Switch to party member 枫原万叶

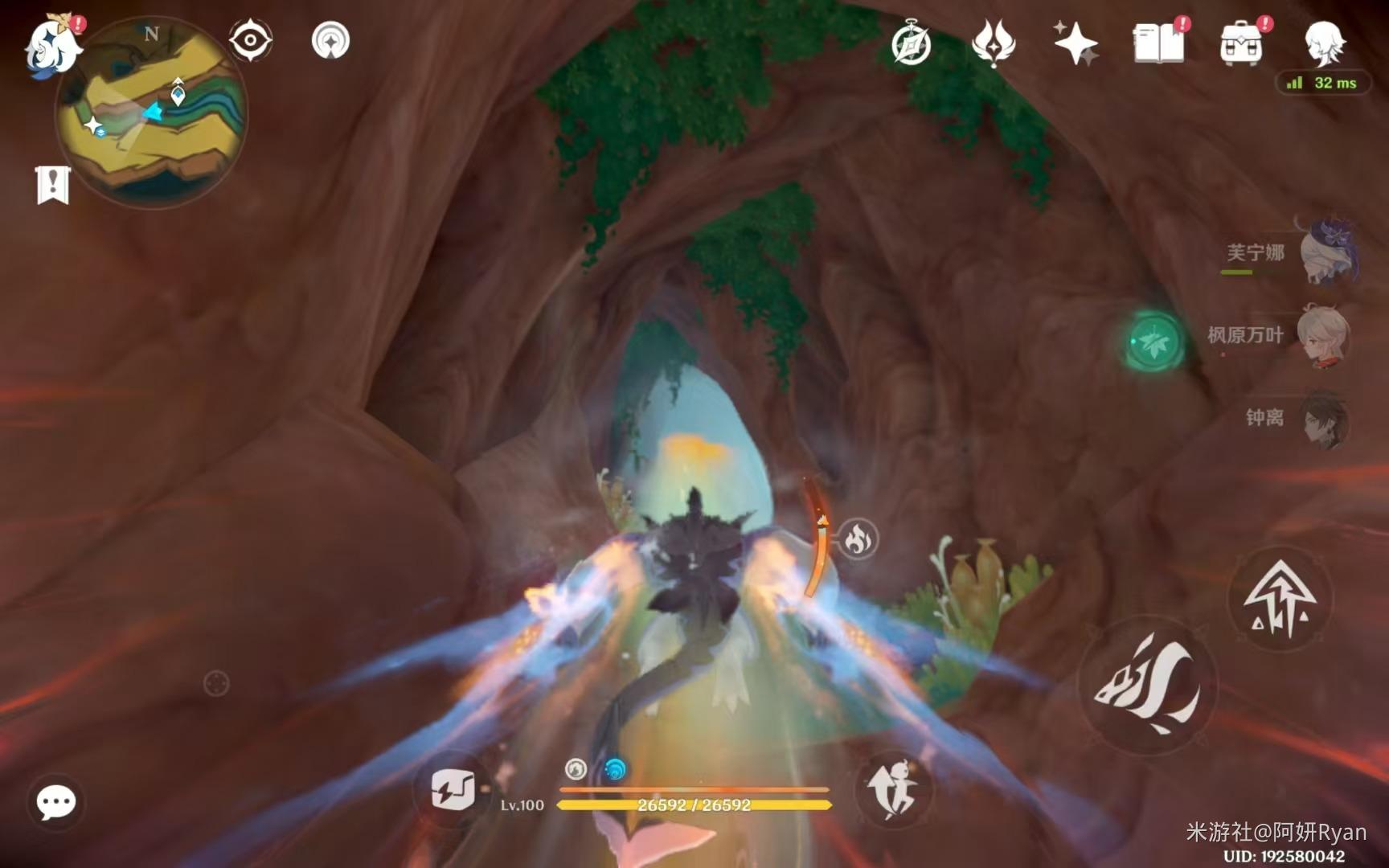point(1323,335)
